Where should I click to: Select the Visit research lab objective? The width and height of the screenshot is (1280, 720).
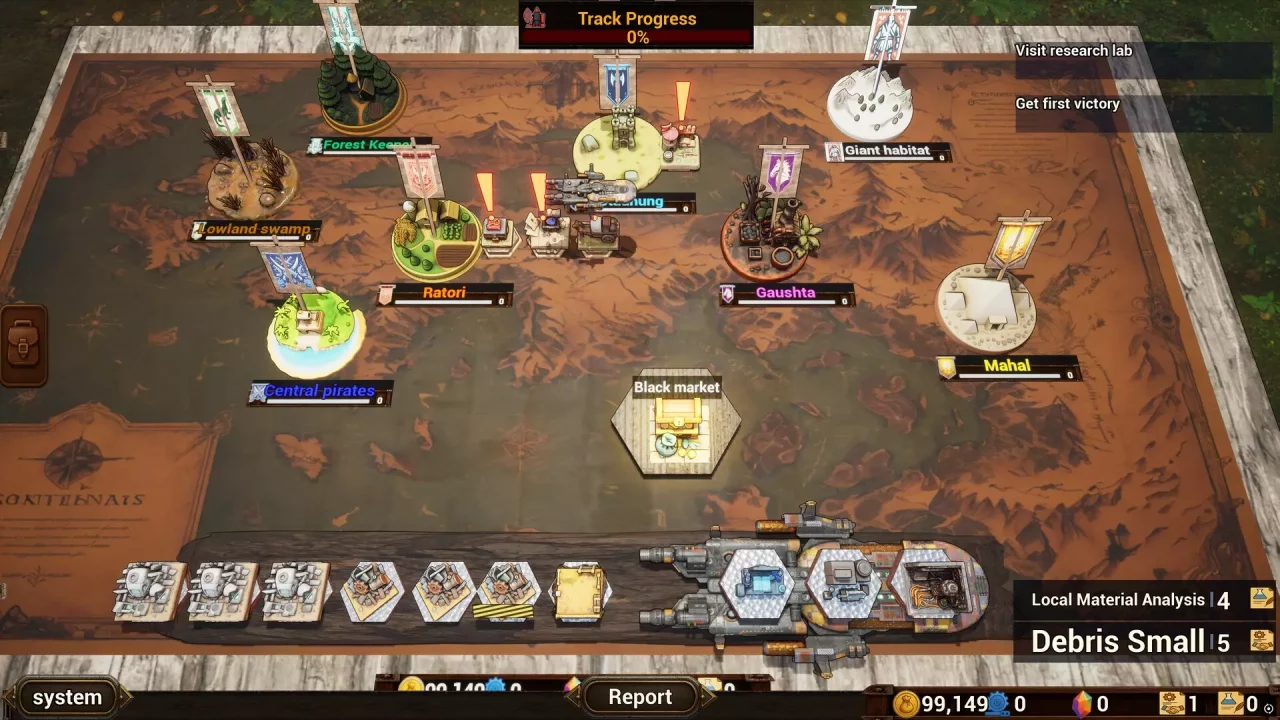[1075, 50]
